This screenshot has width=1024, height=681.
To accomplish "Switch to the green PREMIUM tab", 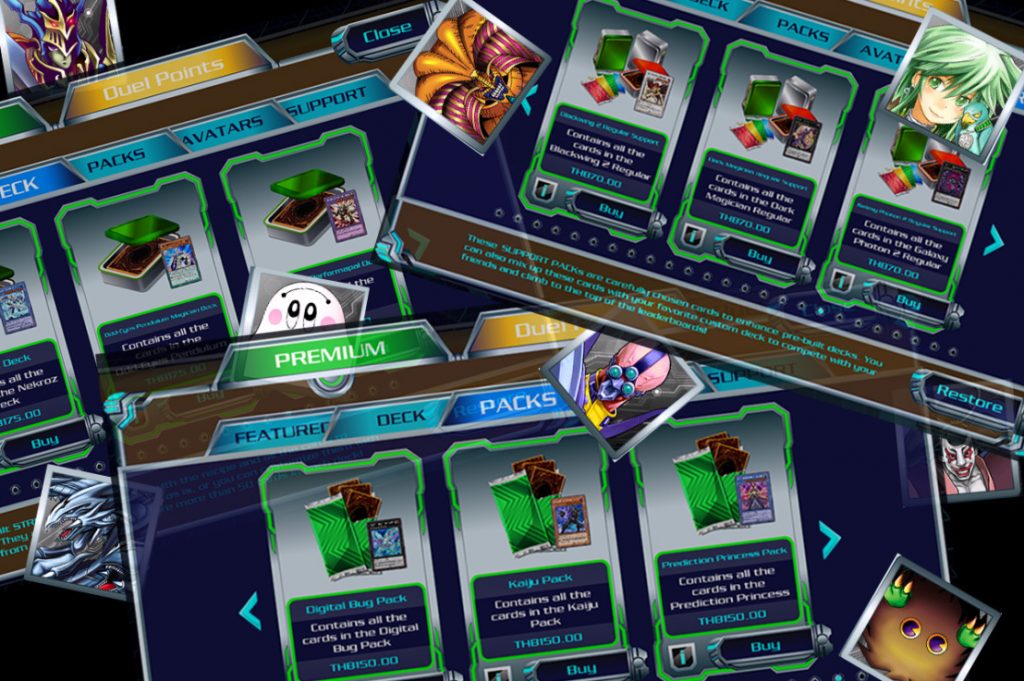I will [x=329, y=351].
